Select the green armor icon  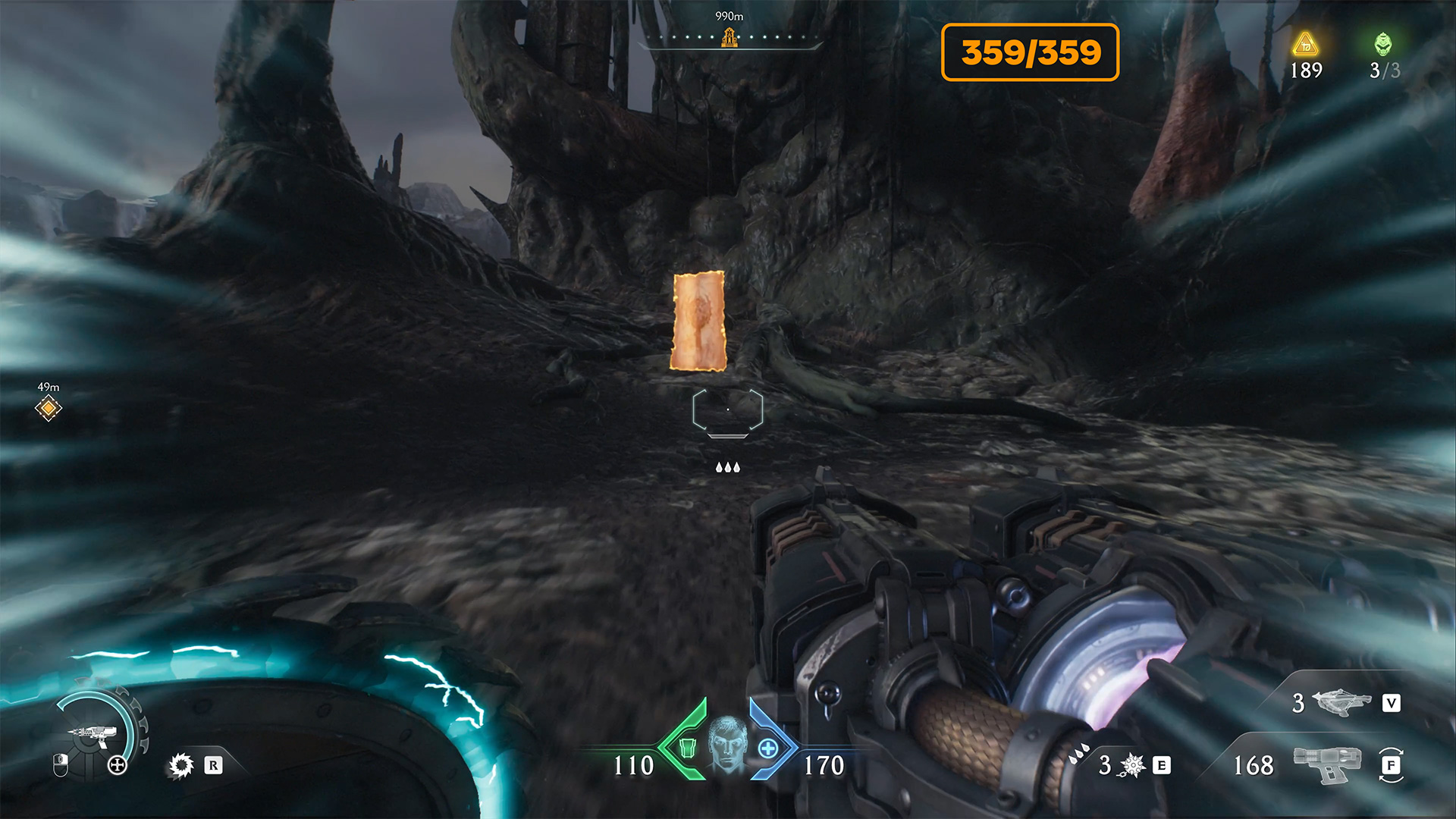(x=687, y=748)
